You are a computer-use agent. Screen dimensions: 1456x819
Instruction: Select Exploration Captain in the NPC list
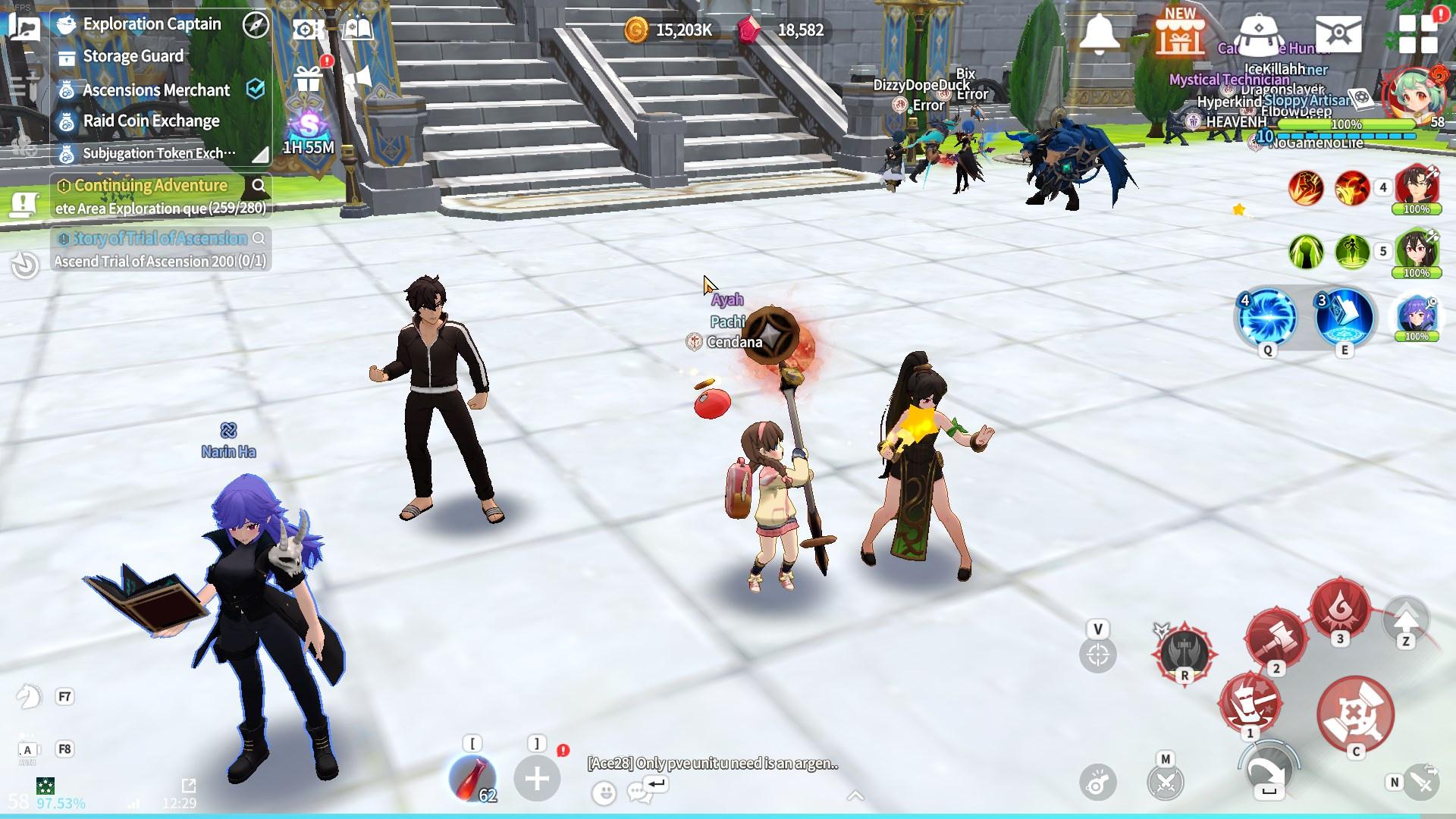pyautogui.click(x=152, y=24)
